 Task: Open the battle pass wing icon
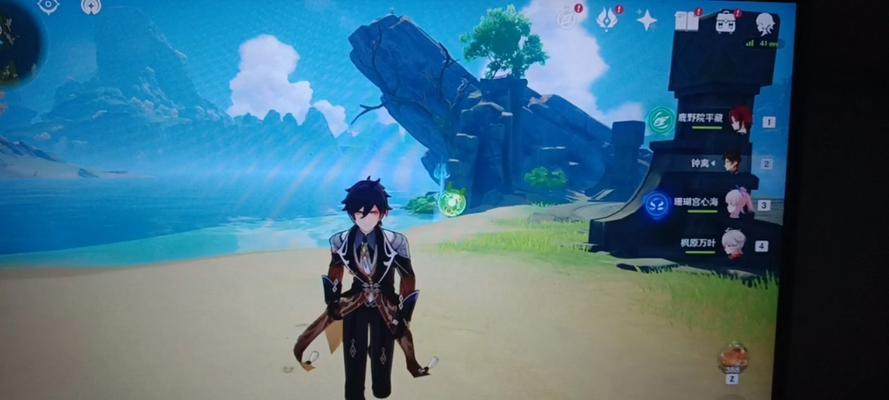tap(607, 18)
